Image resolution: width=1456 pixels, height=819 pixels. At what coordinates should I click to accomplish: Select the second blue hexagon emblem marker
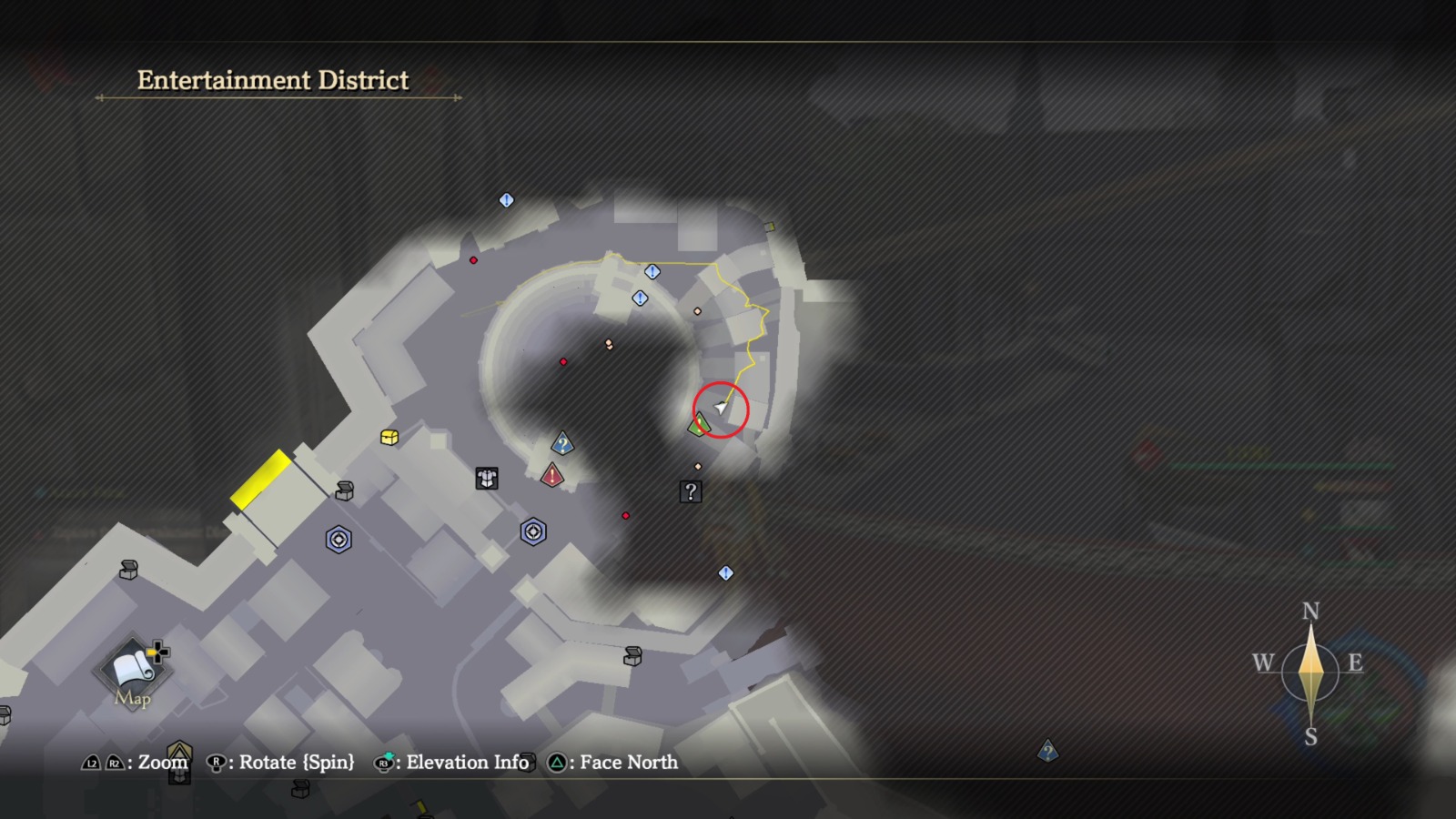click(x=533, y=530)
